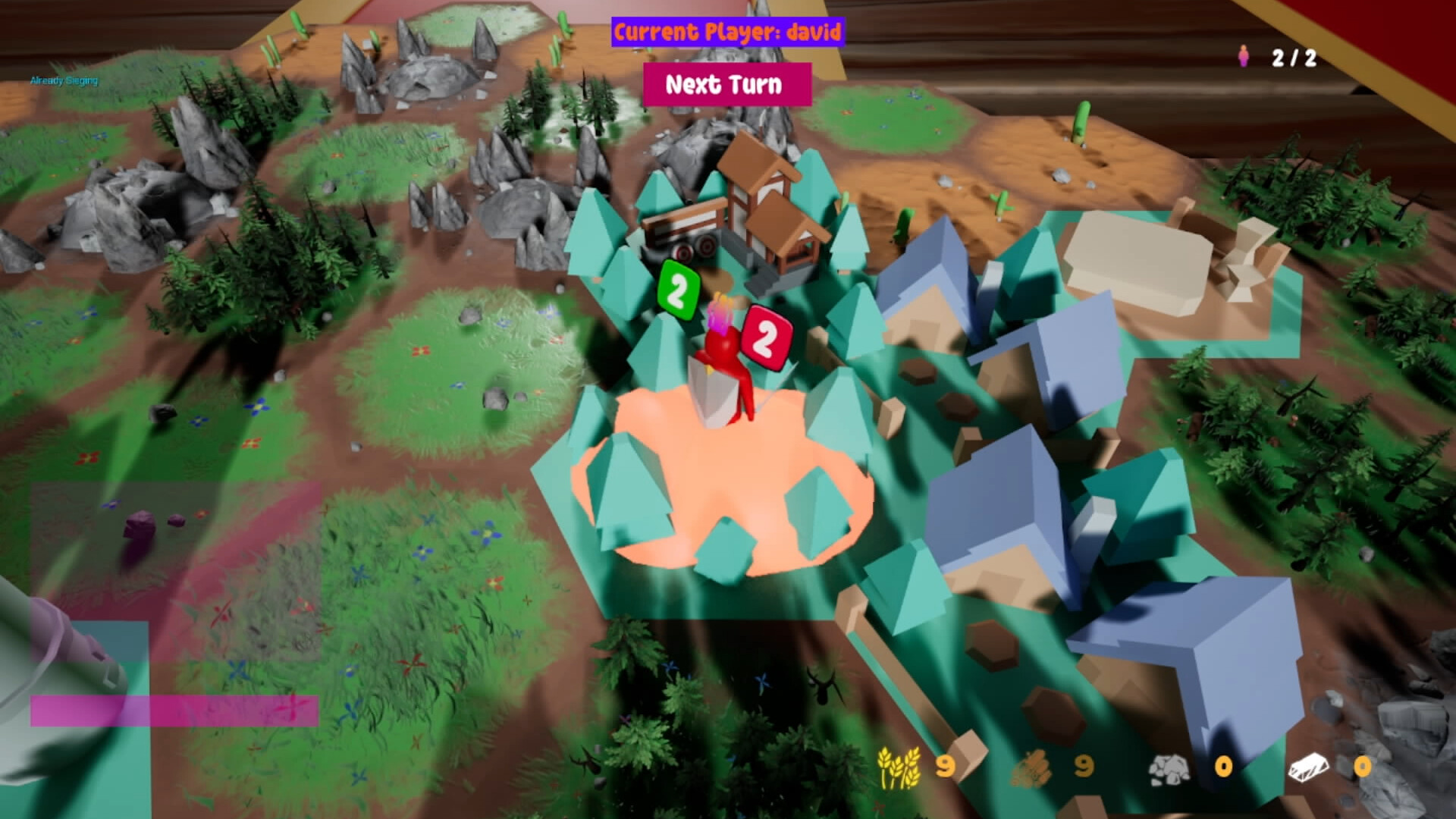Screen dimensions: 1456x819
Task: Click the Current Player: david banner
Action: click(x=726, y=33)
